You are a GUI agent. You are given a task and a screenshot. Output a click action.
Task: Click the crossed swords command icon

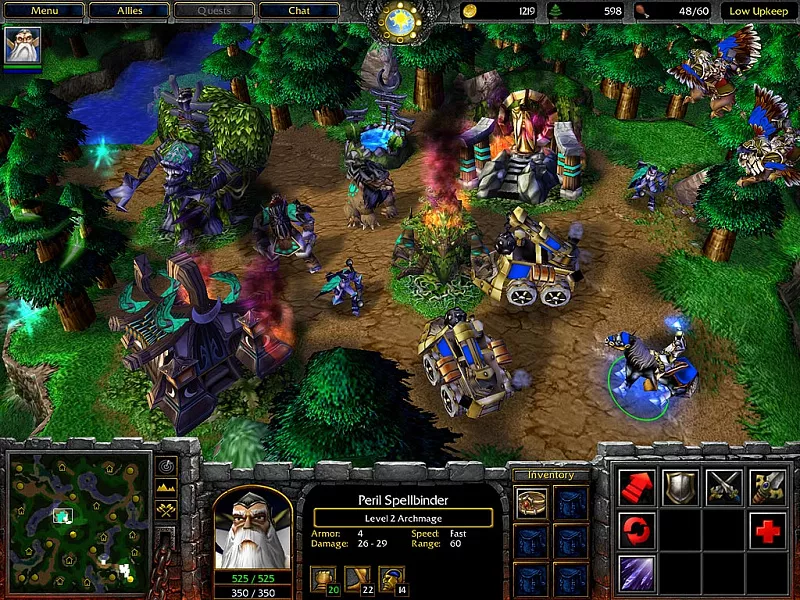(724, 487)
